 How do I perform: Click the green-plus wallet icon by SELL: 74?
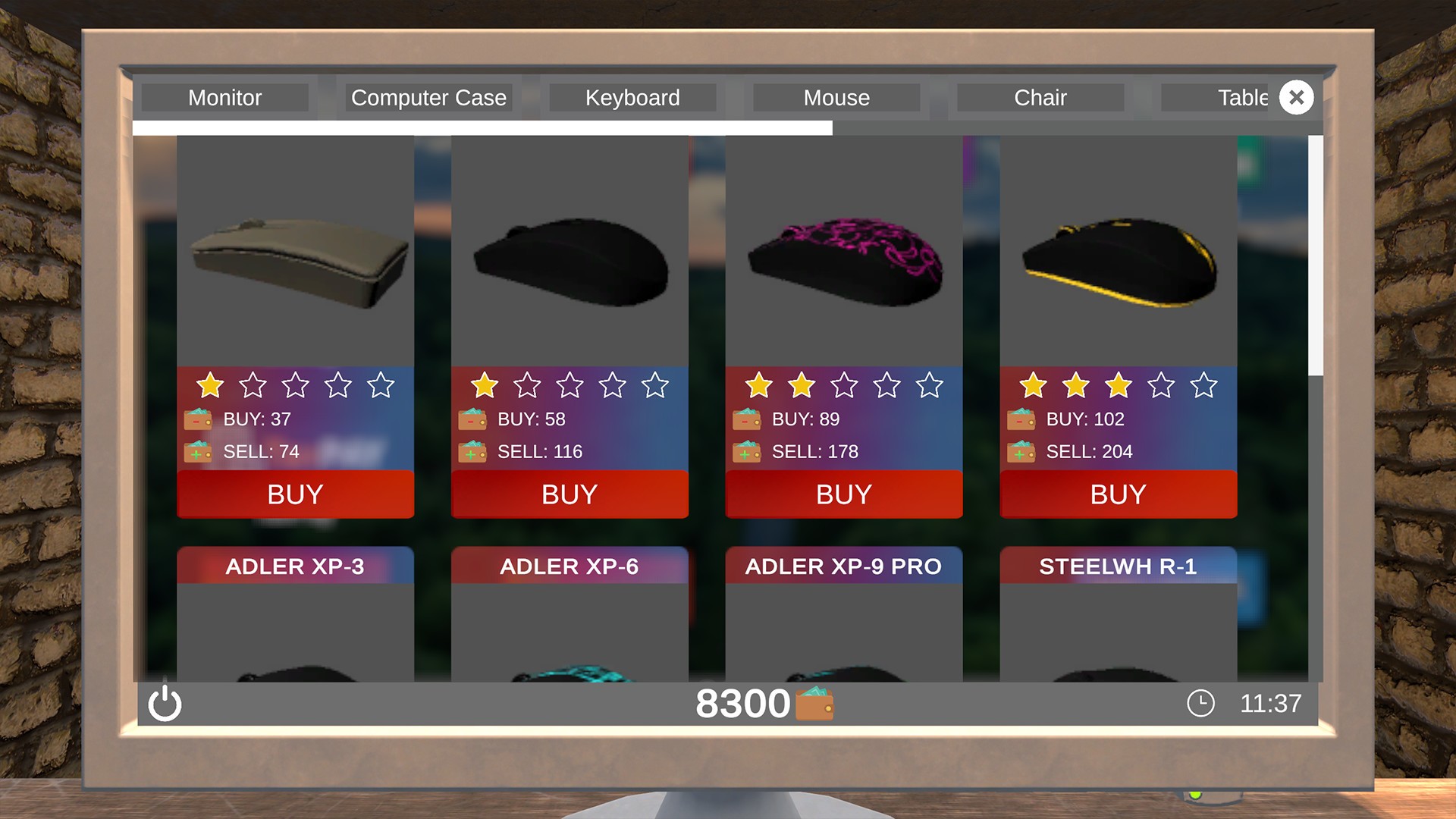coord(196,451)
